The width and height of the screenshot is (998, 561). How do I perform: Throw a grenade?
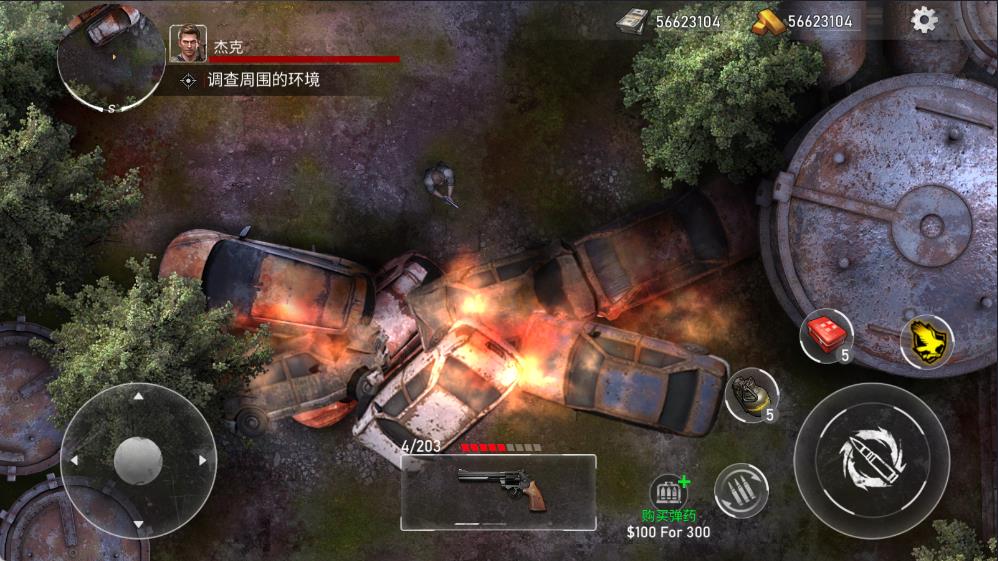click(751, 394)
